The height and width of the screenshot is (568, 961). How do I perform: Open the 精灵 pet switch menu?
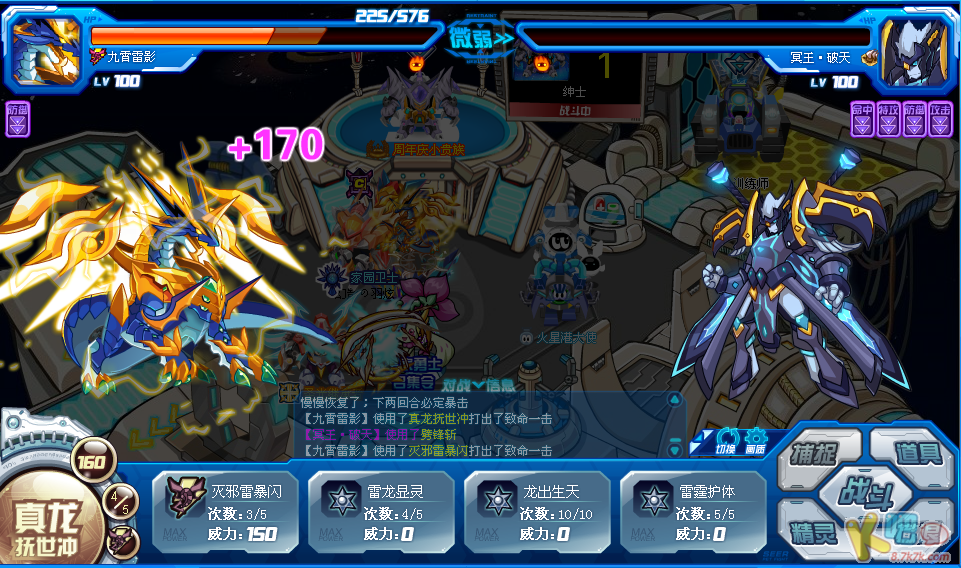tap(814, 531)
